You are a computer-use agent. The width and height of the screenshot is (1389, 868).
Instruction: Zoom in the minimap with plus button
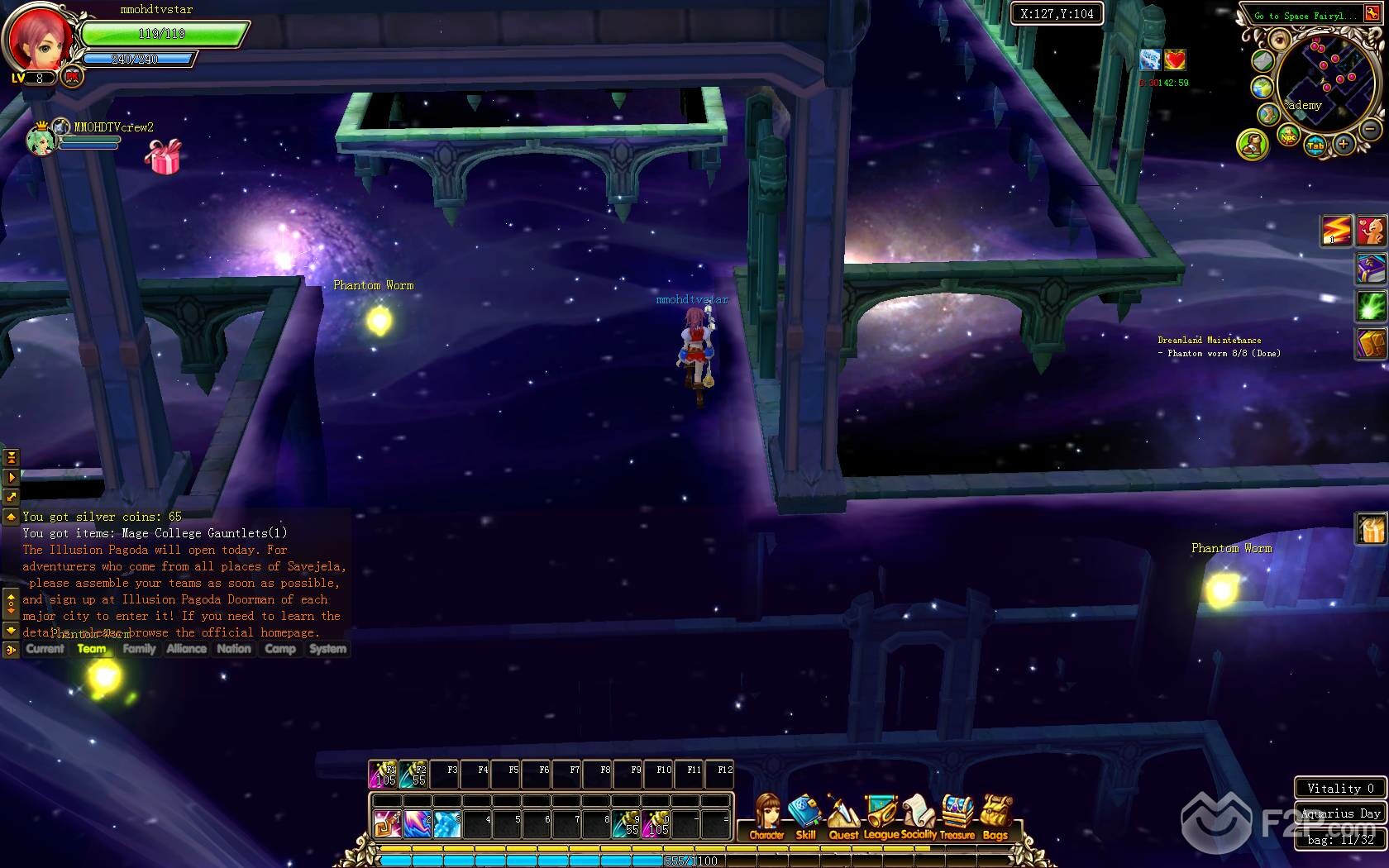[1344, 144]
